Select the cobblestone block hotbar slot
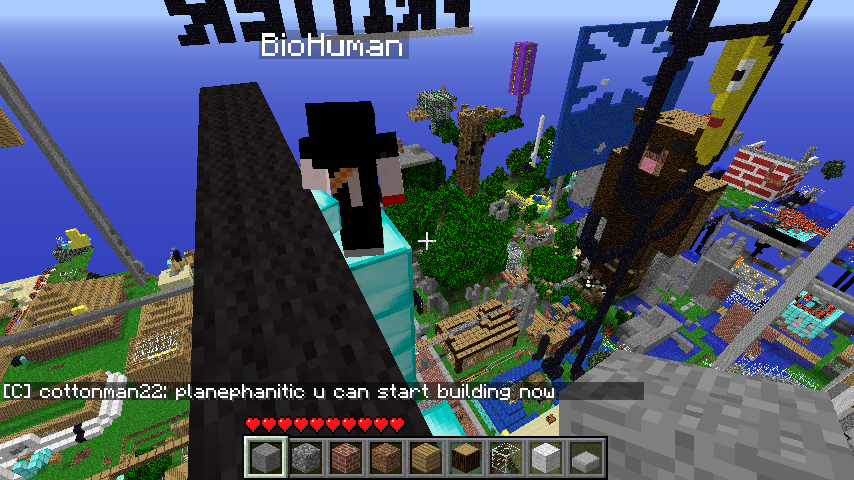 305,459
